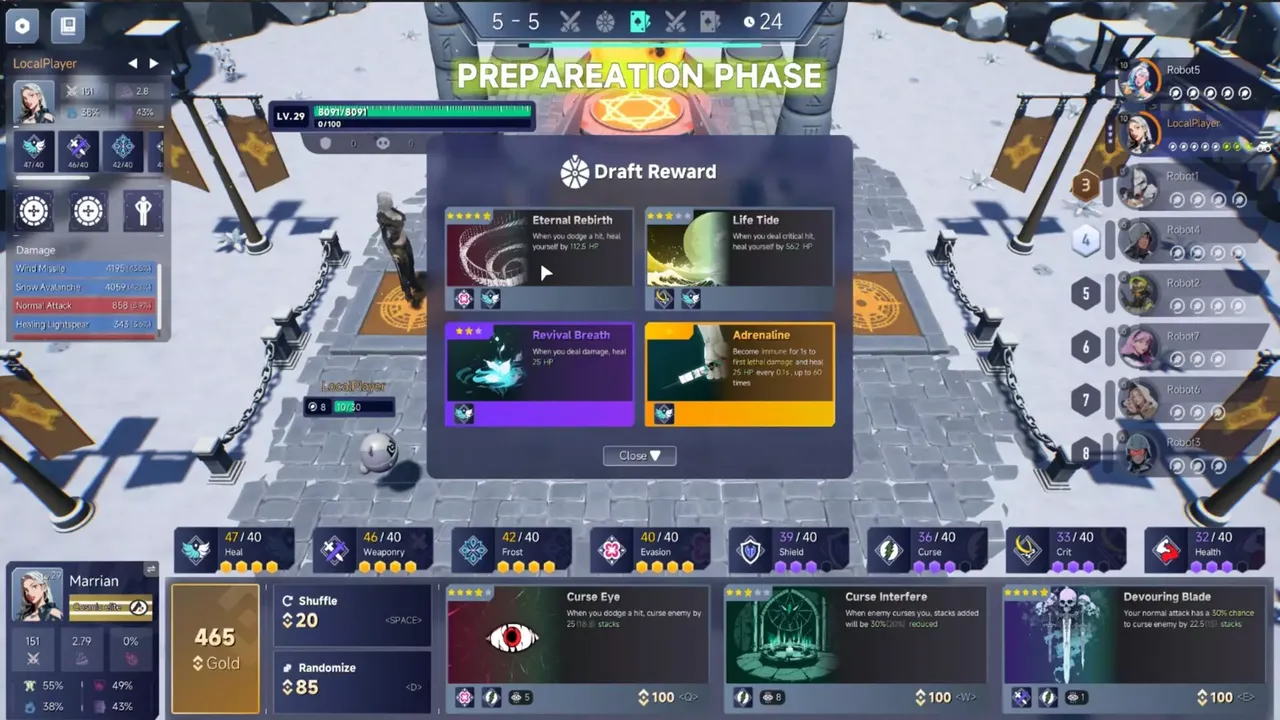The width and height of the screenshot is (1280, 720).
Task: Collapse the Draft Reward panel via Close
Action: tap(639, 455)
